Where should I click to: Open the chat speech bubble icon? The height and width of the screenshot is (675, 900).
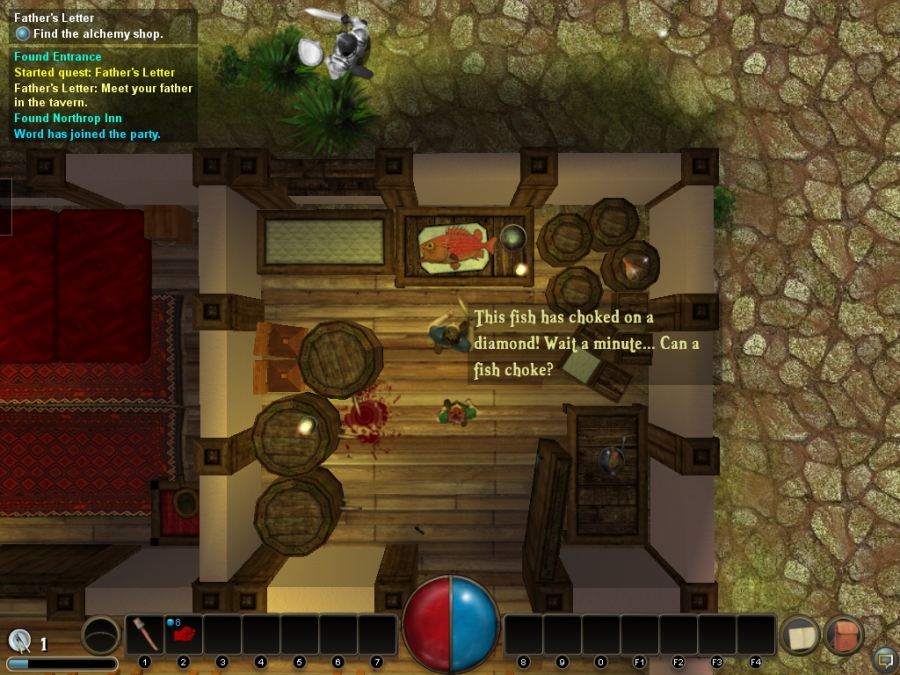[x=884, y=659]
